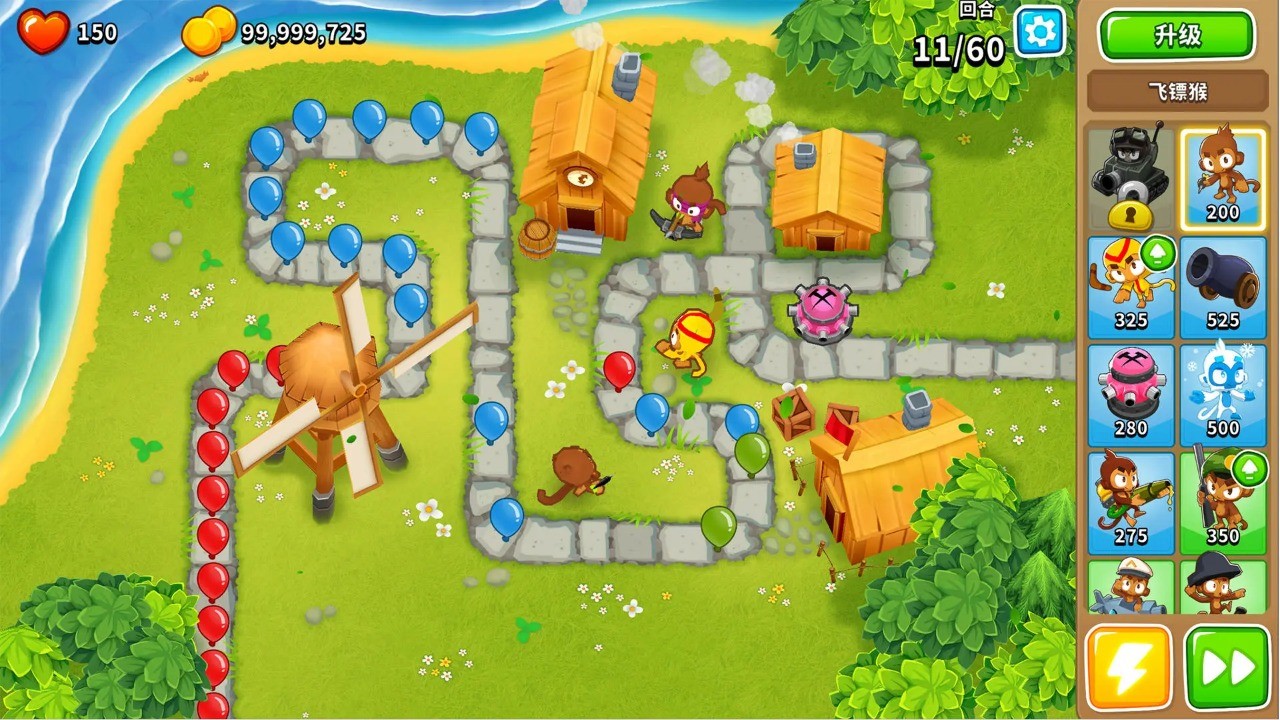Screen dimensions: 1280x720
Task: Select the Glue Gunner costing 275
Action: (1131, 500)
